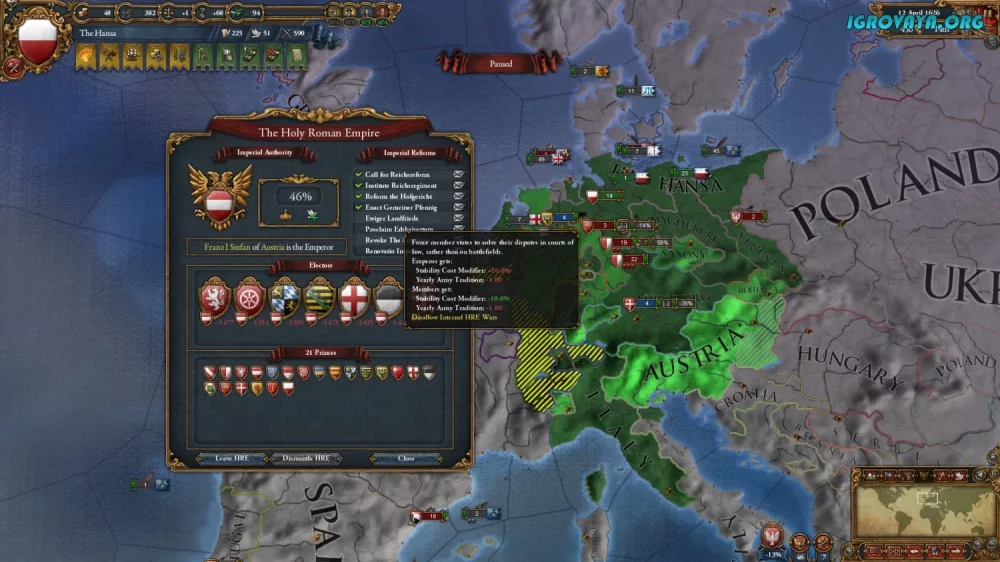Screen dimensions: 1000x562
Task: Select the white wheel elector shield
Action: point(247,297)
